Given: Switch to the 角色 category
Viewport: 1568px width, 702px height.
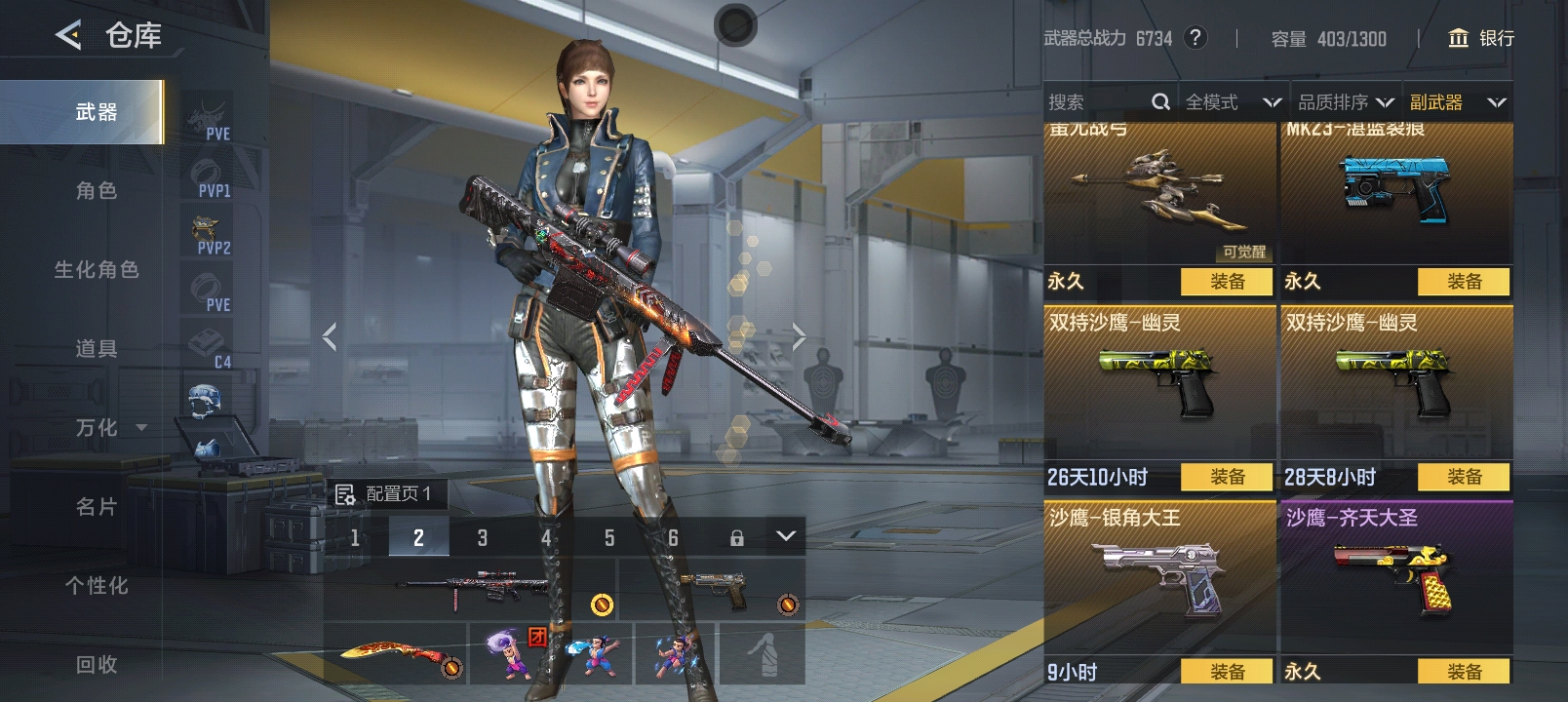Looking at the screenshot, I should [96, 191].
